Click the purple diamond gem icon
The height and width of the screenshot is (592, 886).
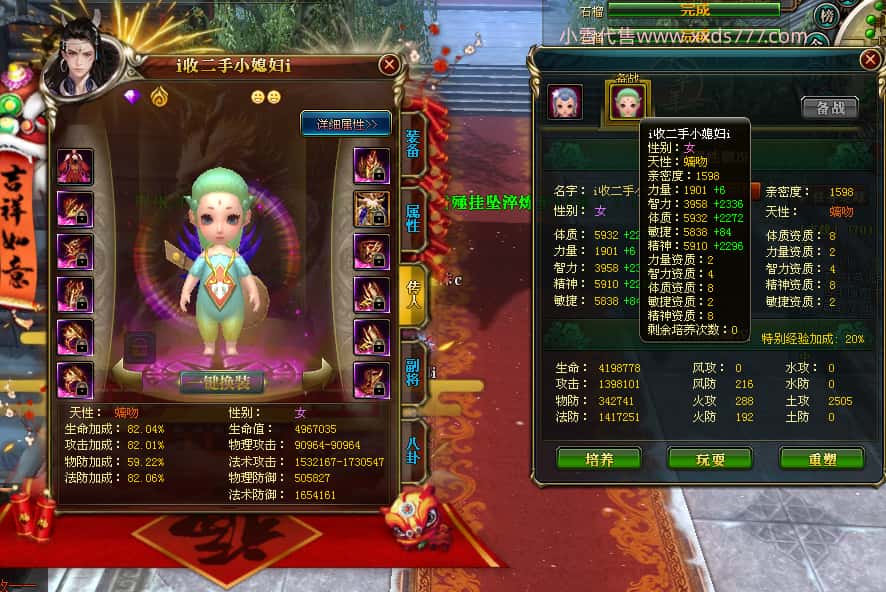(x=133, y=97)
